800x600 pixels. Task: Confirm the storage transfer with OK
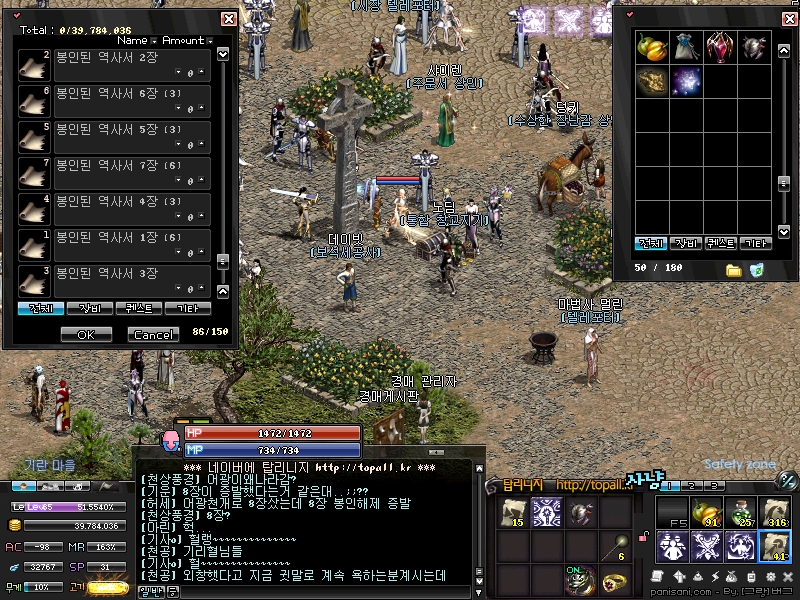[x=86, y=334]
